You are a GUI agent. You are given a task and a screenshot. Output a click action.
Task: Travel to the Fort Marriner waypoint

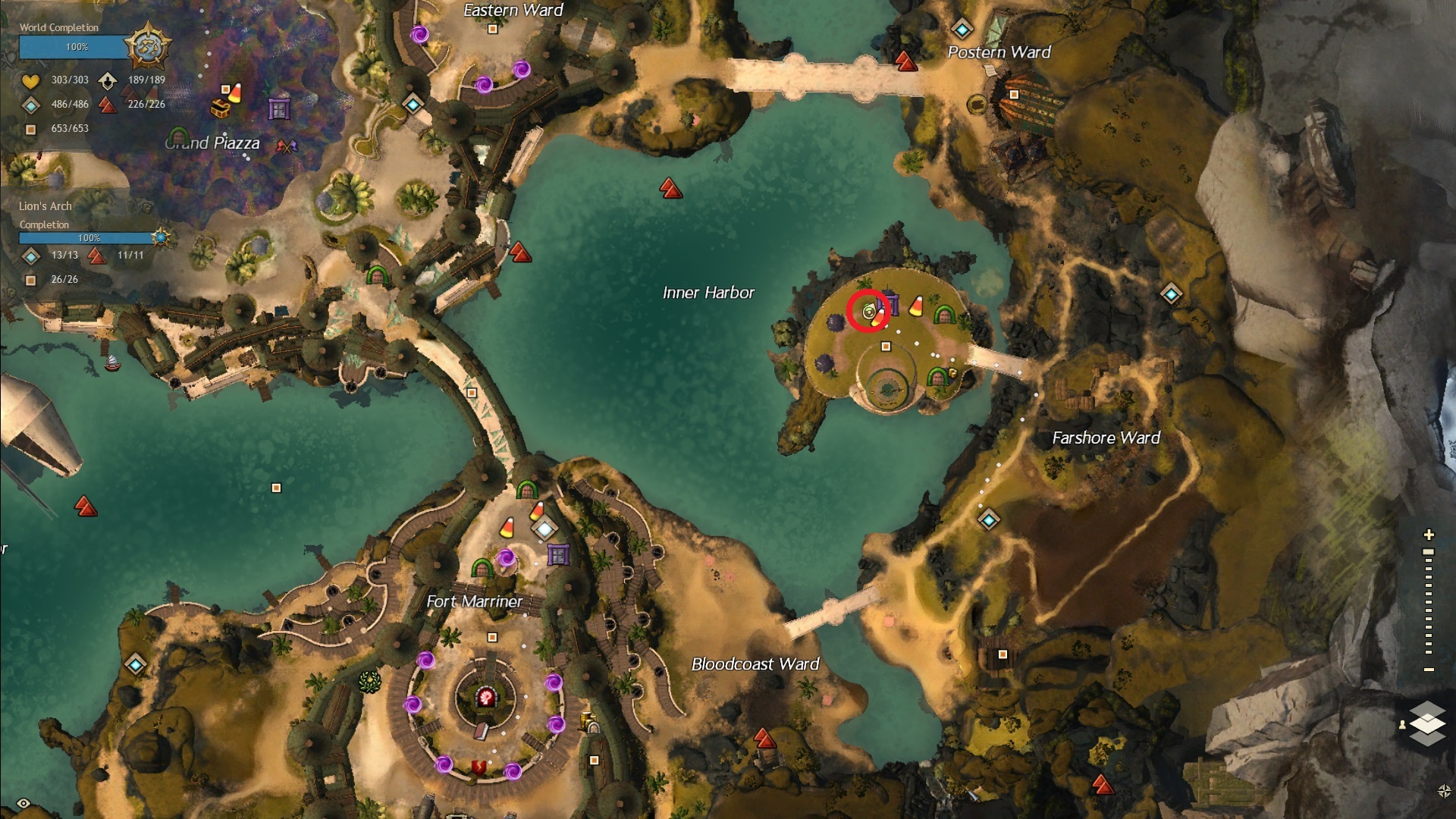[x=544, y=528]
